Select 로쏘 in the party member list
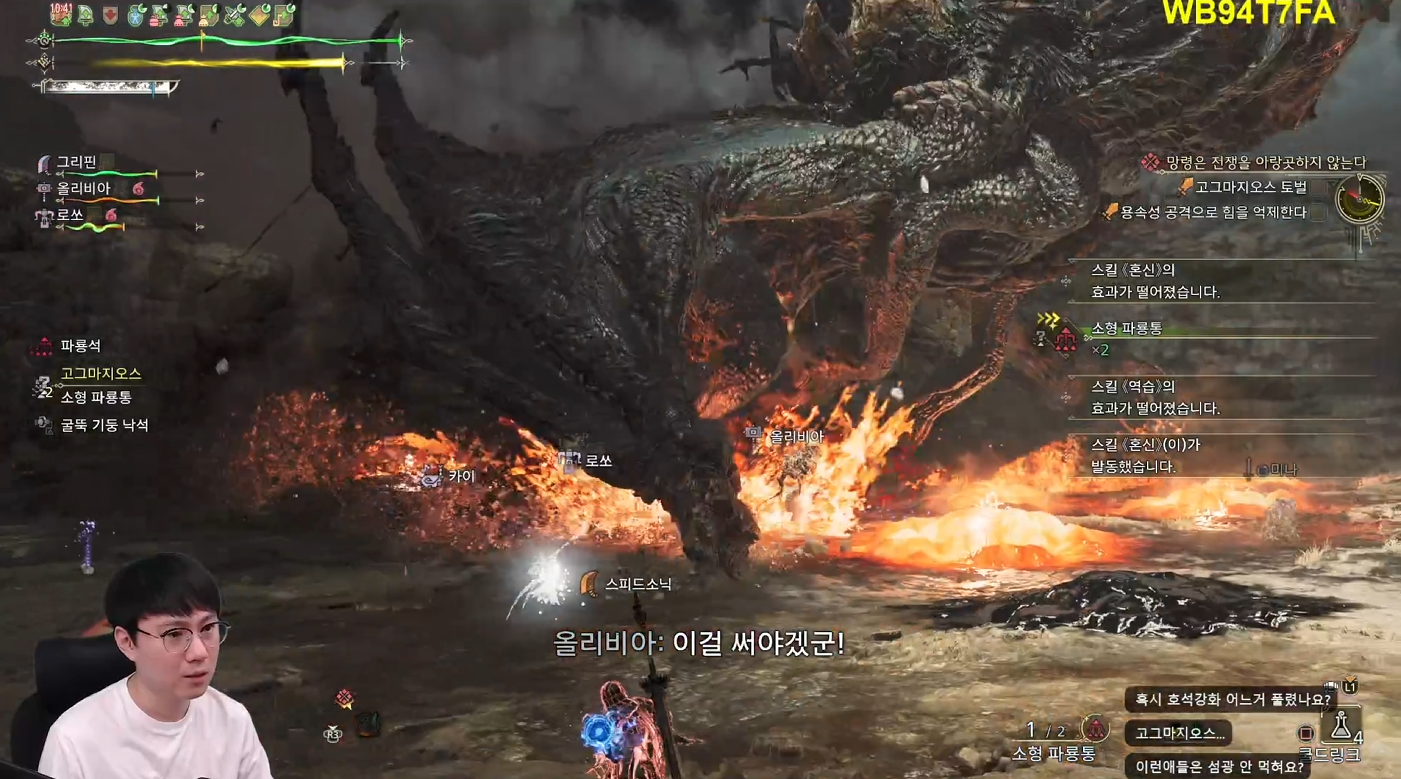The height and width of the screenshot is (779, 1401). coord(70,215)
